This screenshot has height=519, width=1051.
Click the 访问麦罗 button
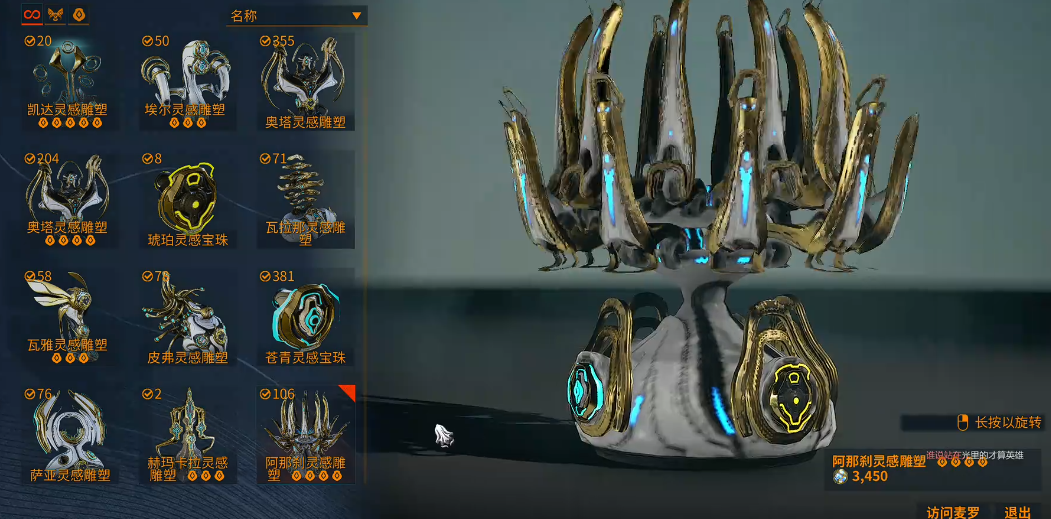[x=953, y=511]
